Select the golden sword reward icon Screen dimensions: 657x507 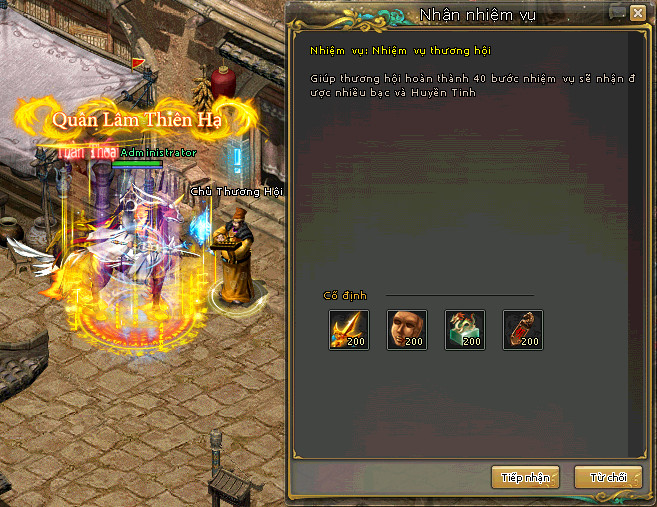[x=349, y=330]
